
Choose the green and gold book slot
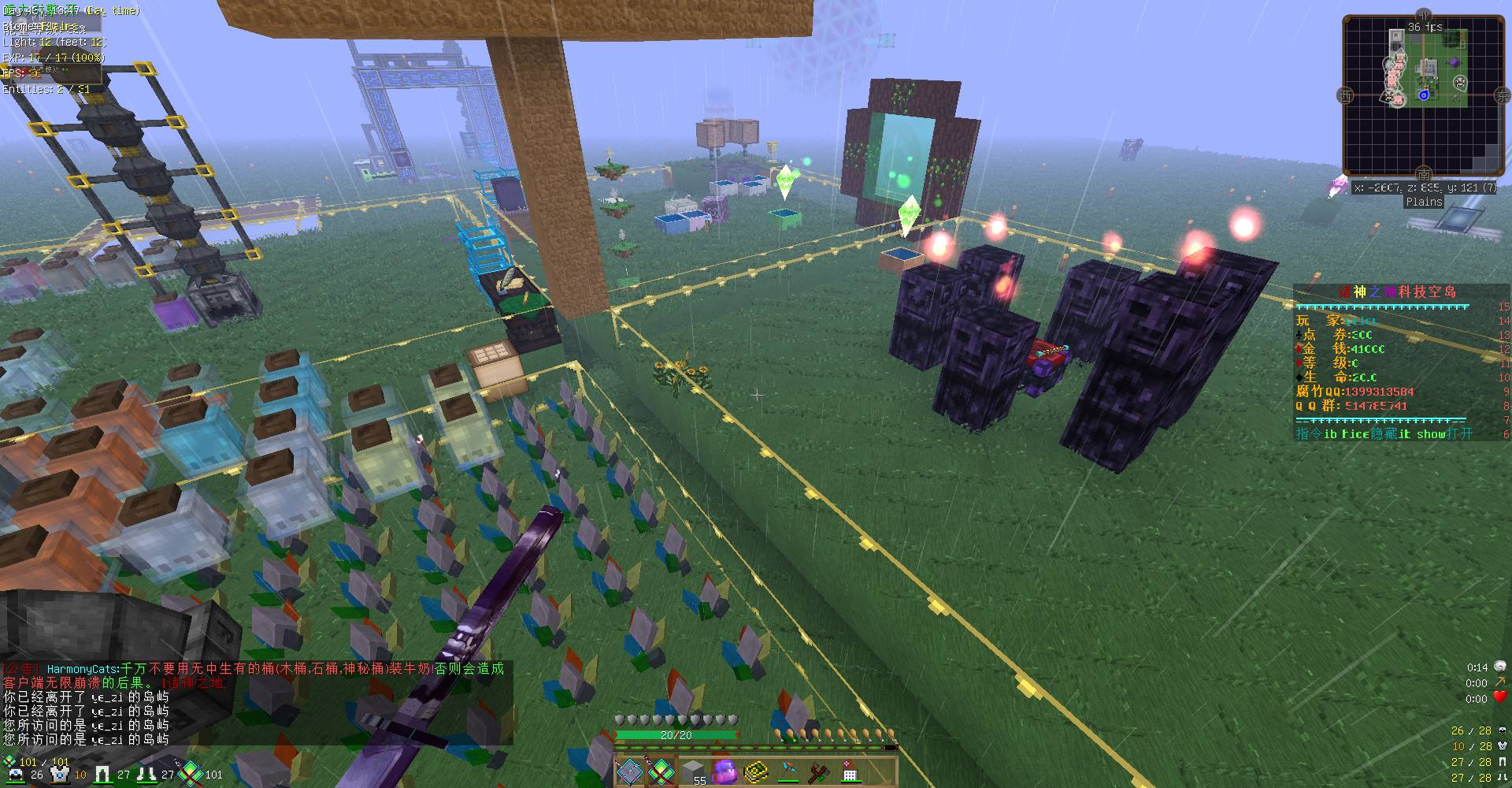click(755, 771)
